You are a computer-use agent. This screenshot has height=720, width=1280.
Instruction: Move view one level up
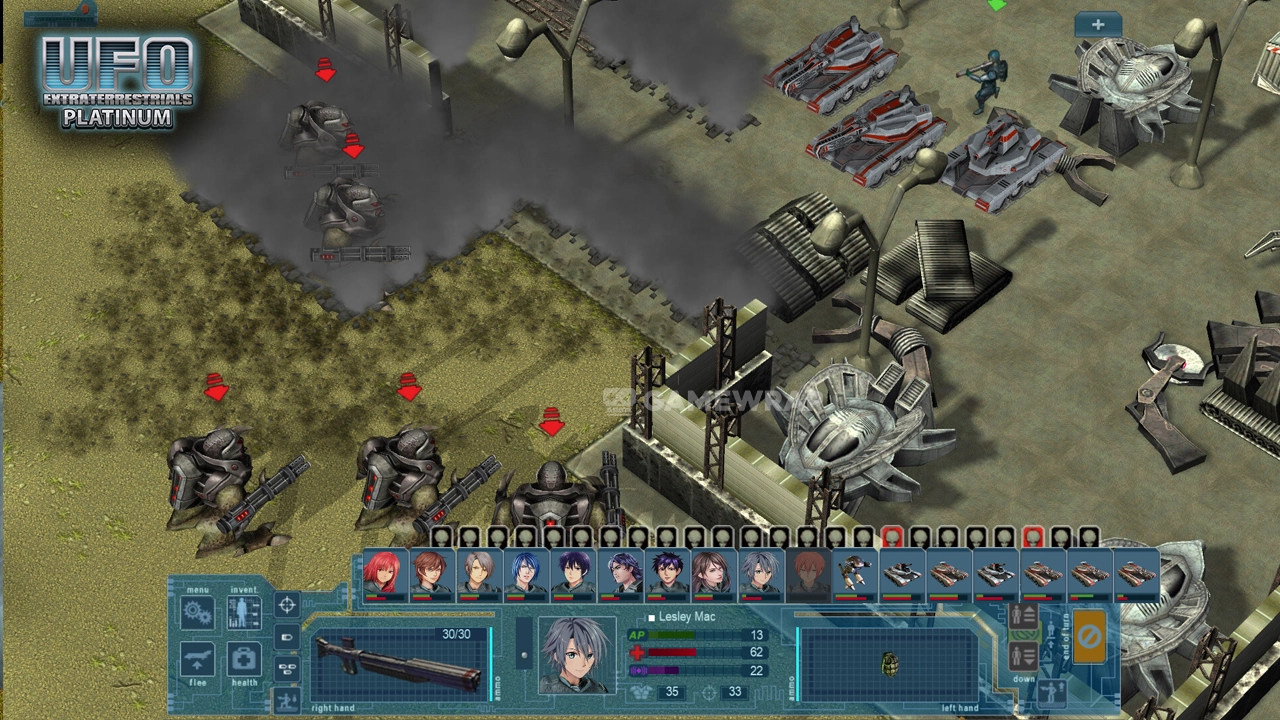tap(1023, 618)
